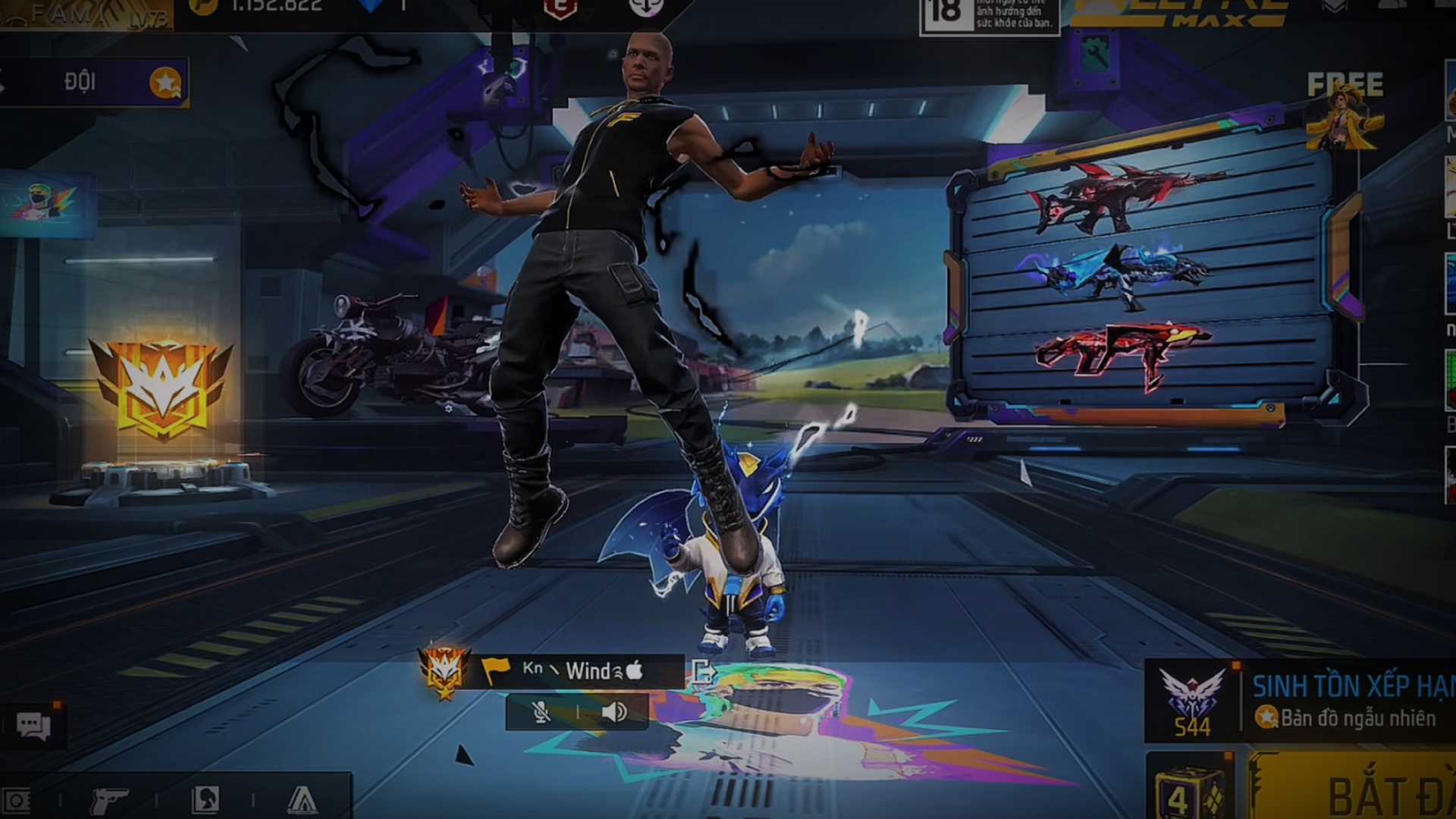View the gold rank emblem on the pedestal
1456x819 pixels.
click(x=162, y=388)
